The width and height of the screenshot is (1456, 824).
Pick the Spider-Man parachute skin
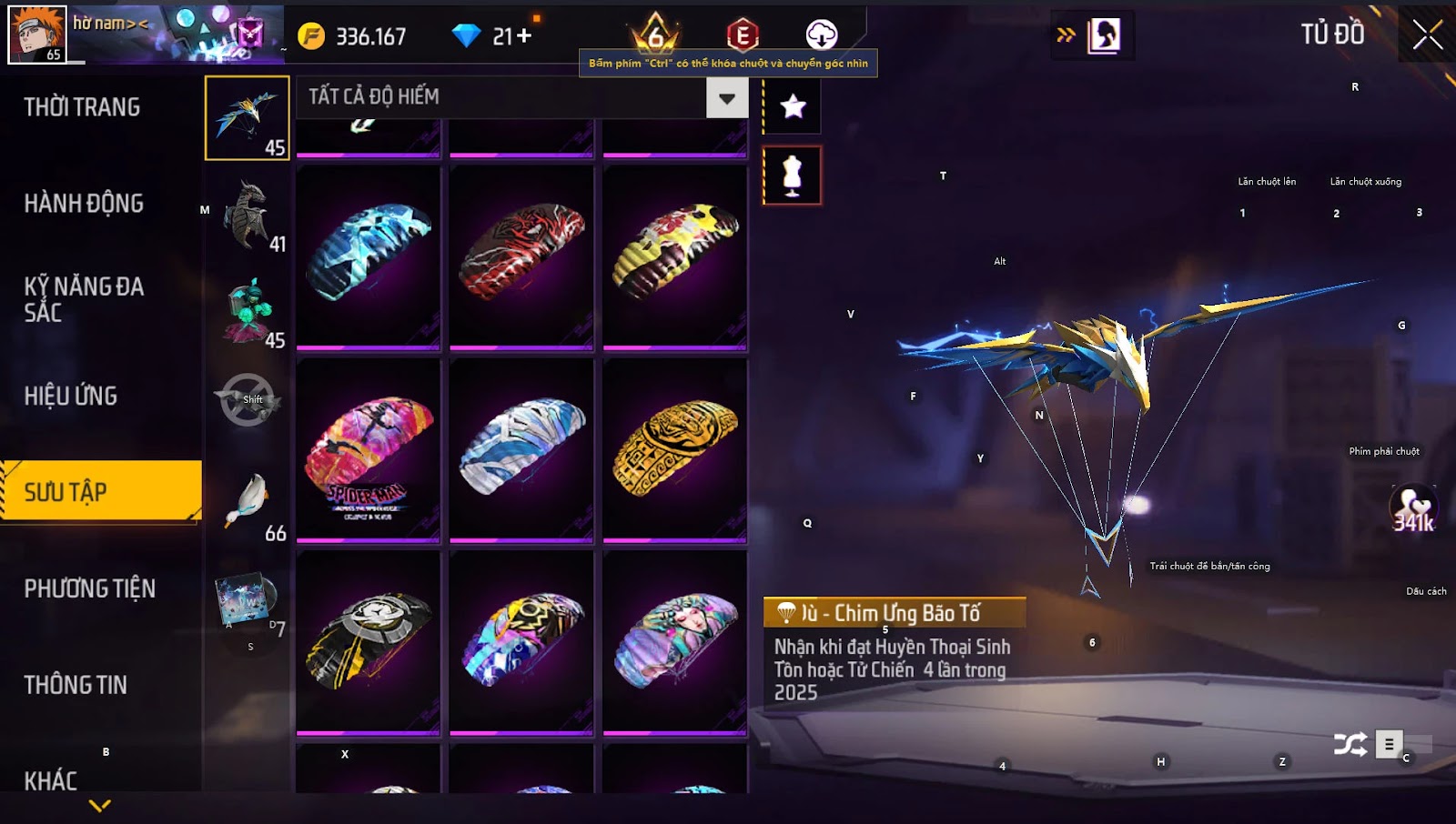[368, 451]
